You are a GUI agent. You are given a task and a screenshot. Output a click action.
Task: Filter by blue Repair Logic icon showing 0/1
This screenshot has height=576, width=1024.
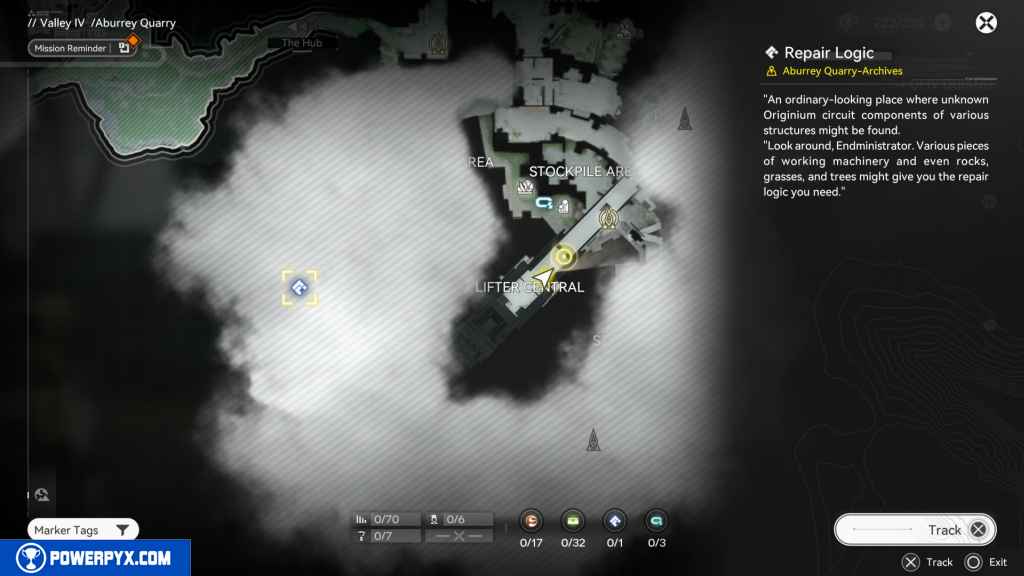[x=614, y=521]
